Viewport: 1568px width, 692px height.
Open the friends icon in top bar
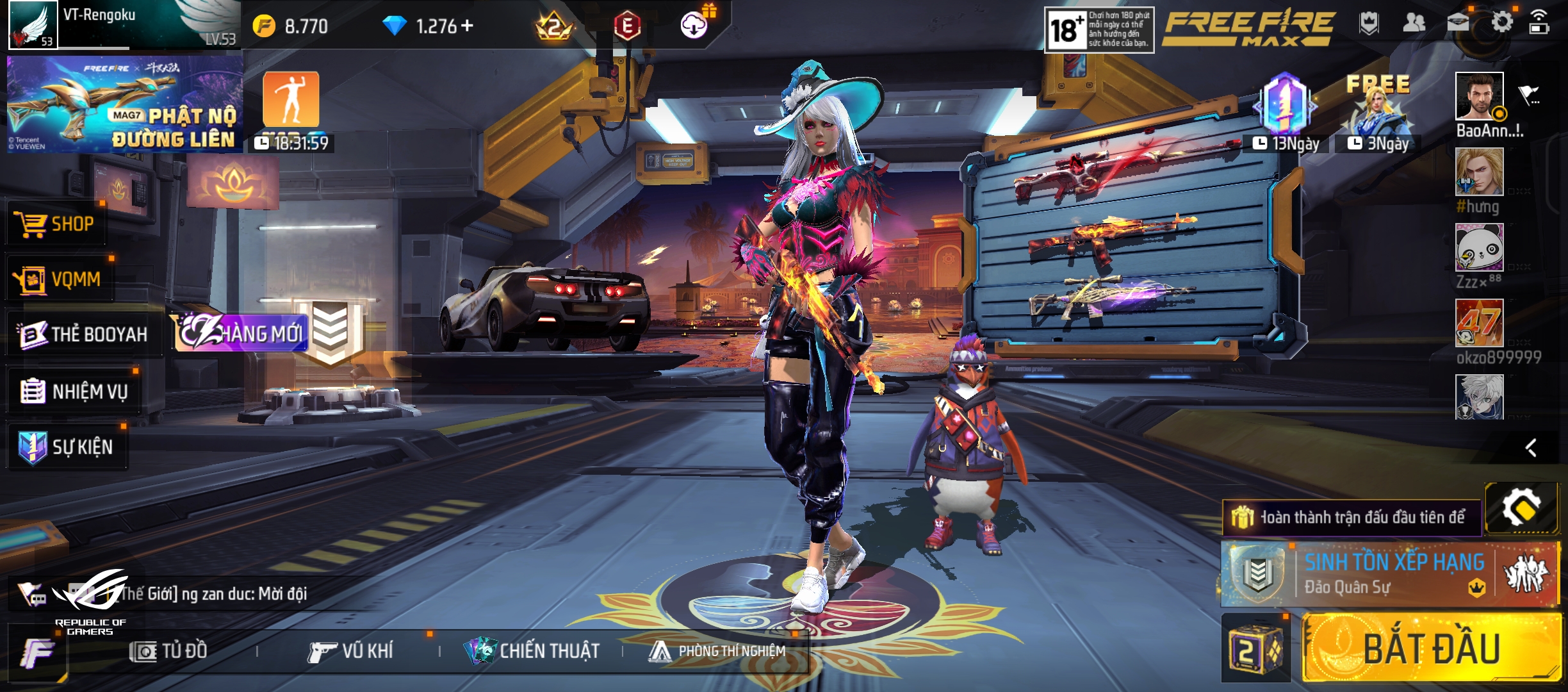pyautogui.click(x=1414, y=23)
